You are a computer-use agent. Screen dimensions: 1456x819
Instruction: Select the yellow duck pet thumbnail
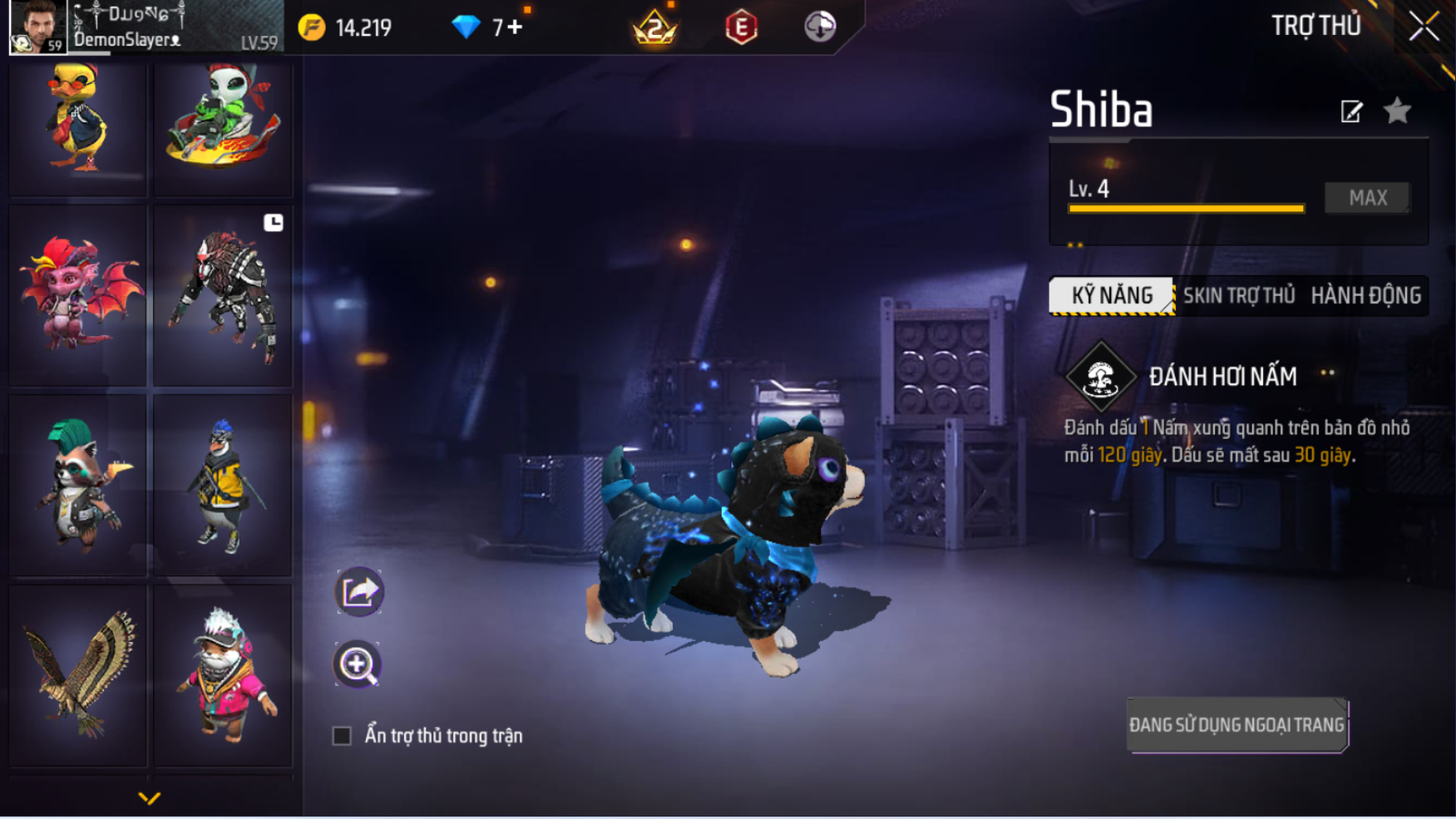77,121
